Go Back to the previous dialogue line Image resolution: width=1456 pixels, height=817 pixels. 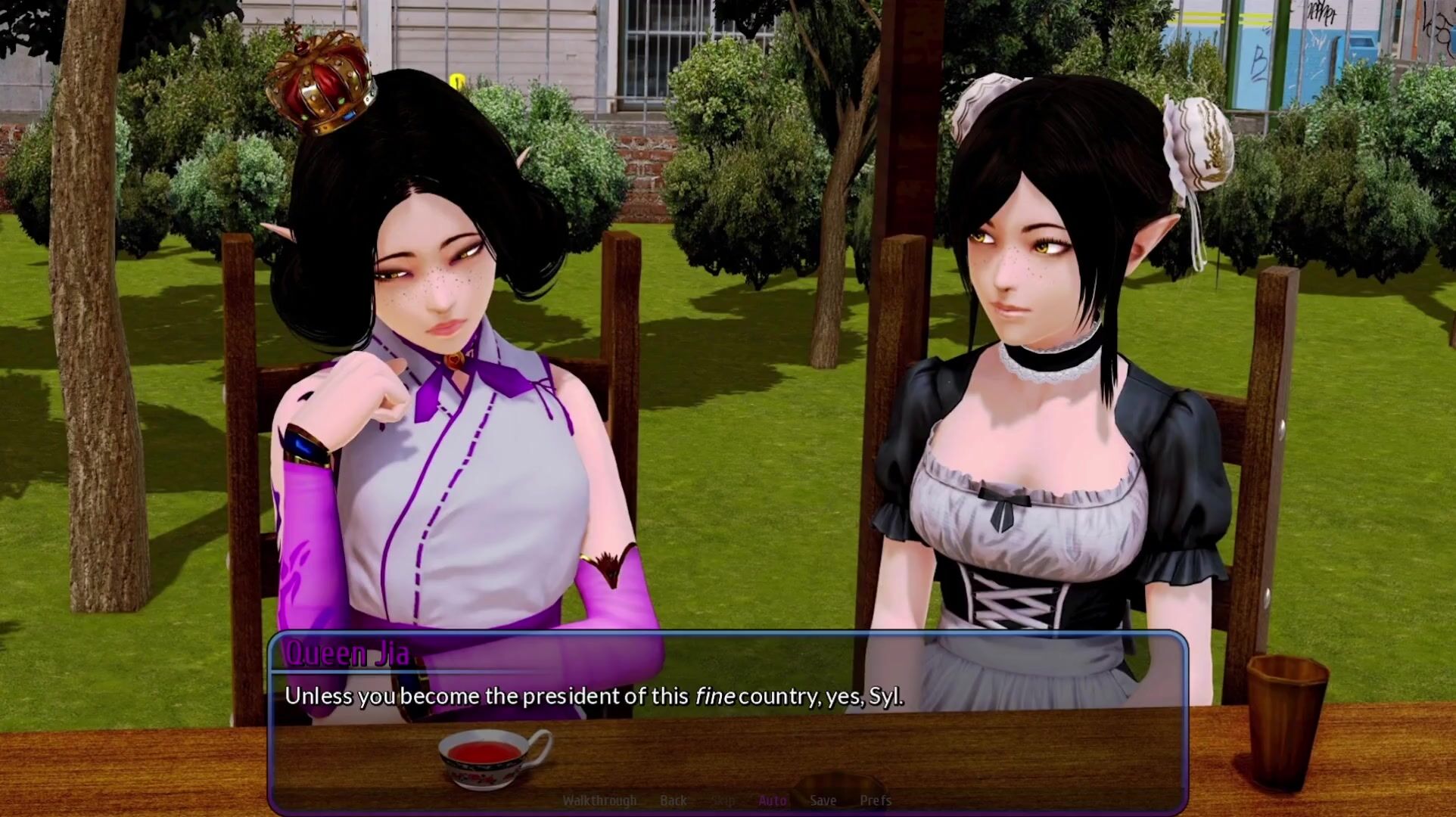(x=673, y=800)
